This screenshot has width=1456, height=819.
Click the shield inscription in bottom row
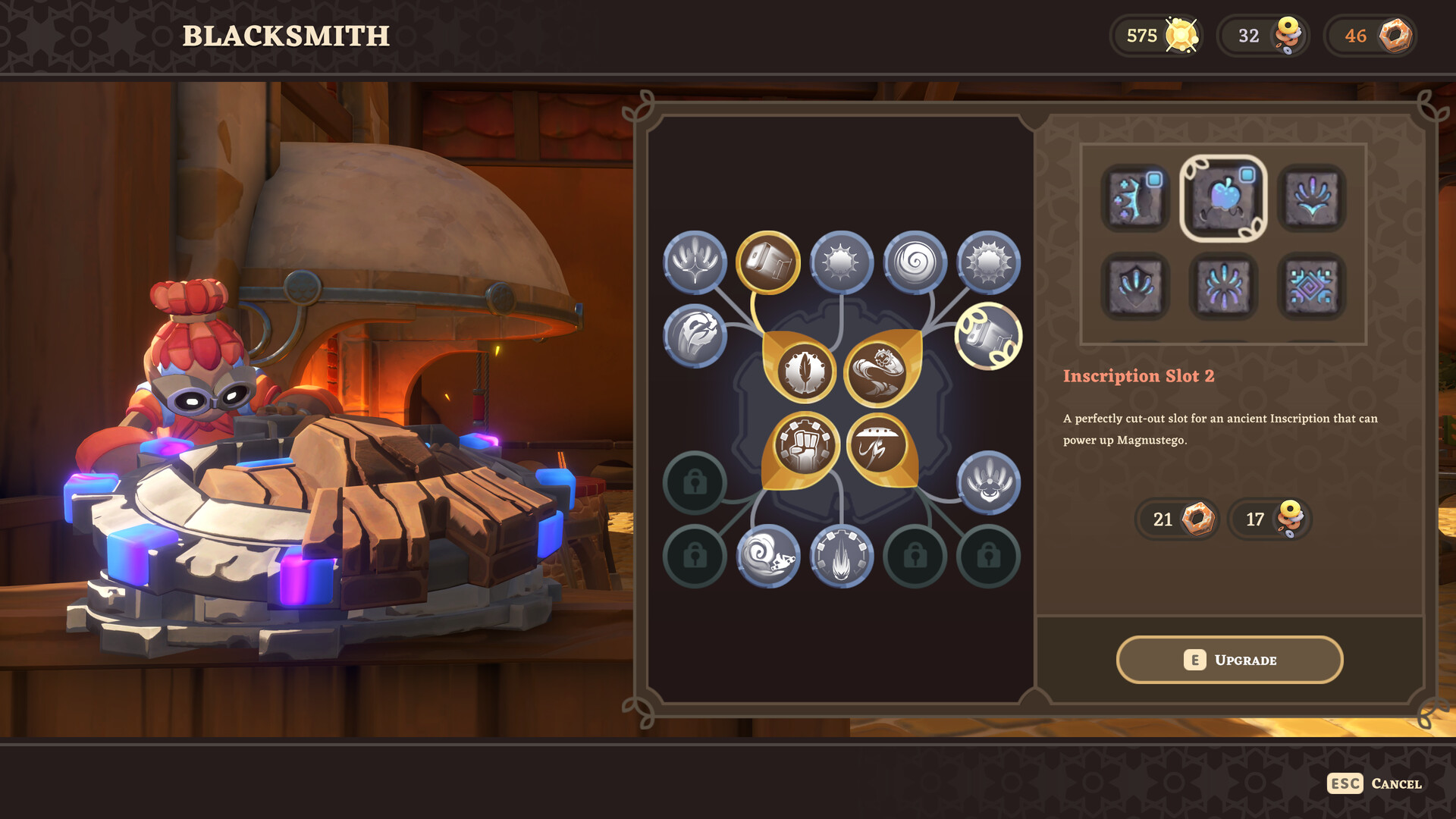tap(1137, 287)
